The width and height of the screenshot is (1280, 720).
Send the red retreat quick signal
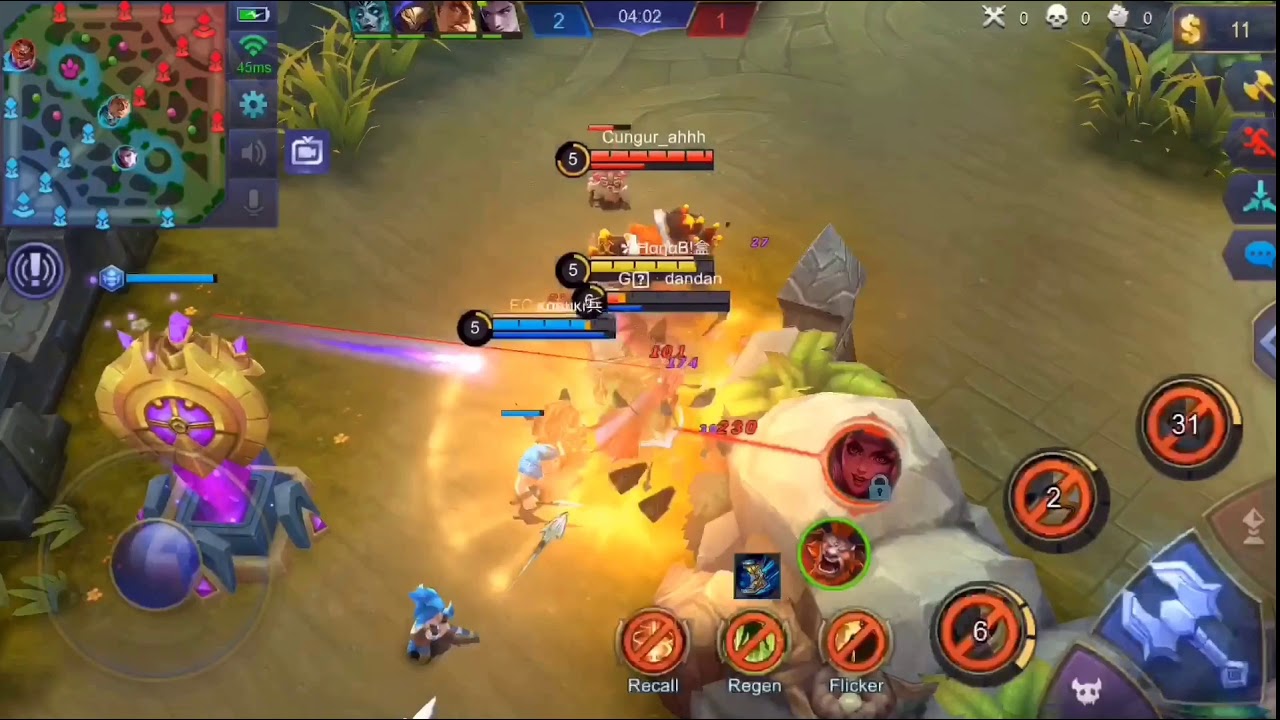(1259, 142)
